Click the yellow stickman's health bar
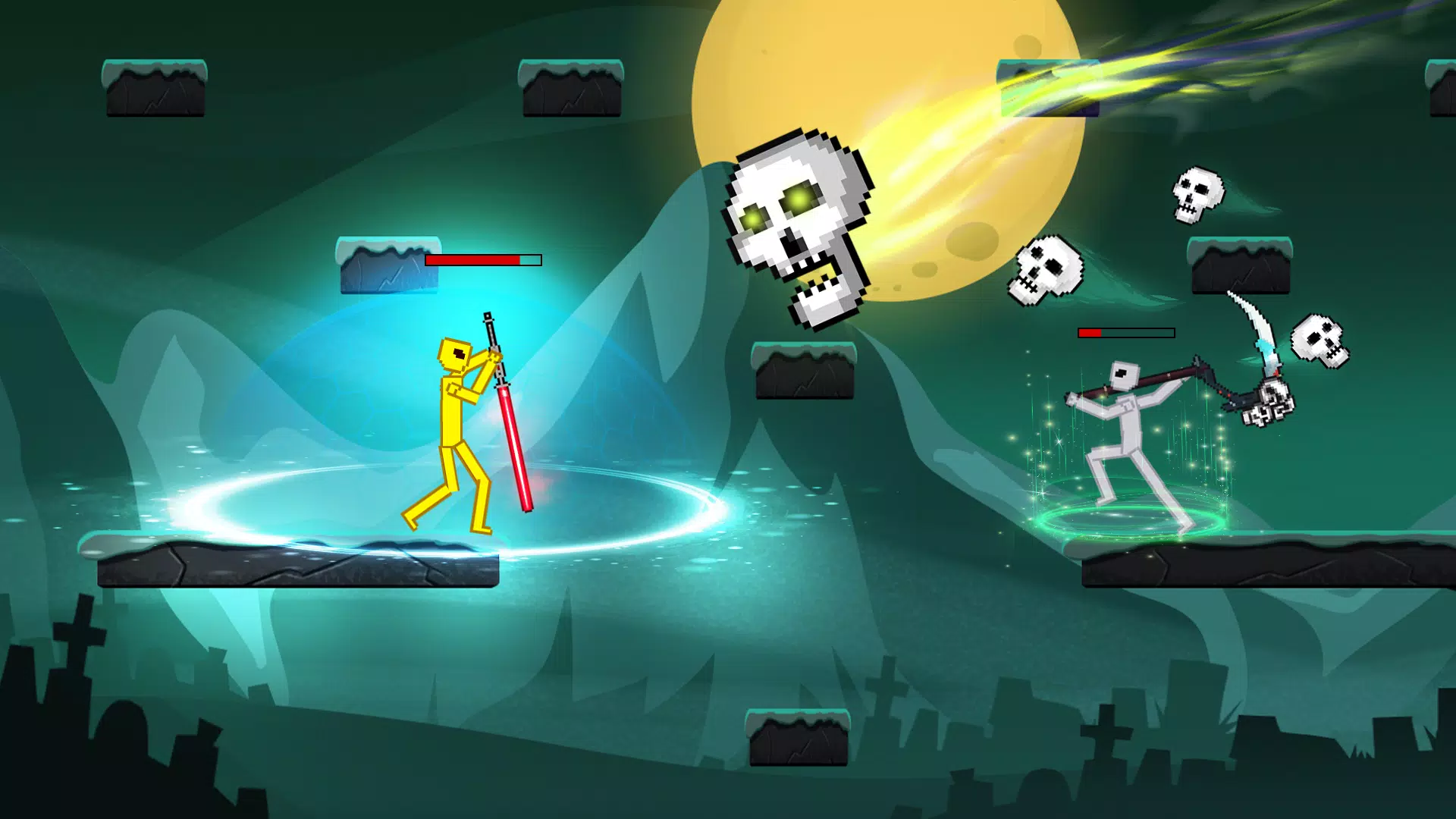 483,260
